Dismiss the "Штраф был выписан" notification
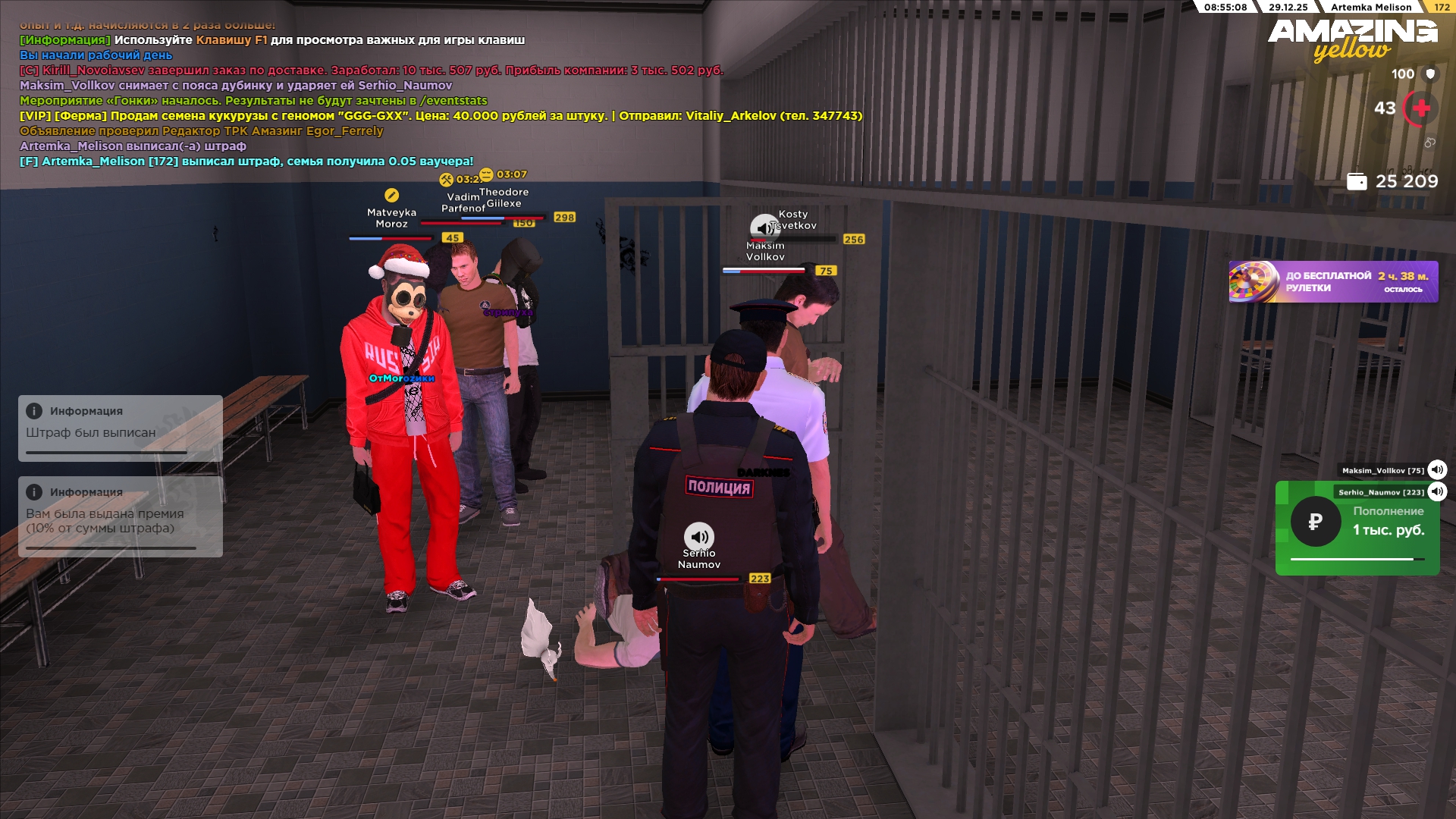The image size is (1456, 819). pyautogui.click(x=121, y=428)
